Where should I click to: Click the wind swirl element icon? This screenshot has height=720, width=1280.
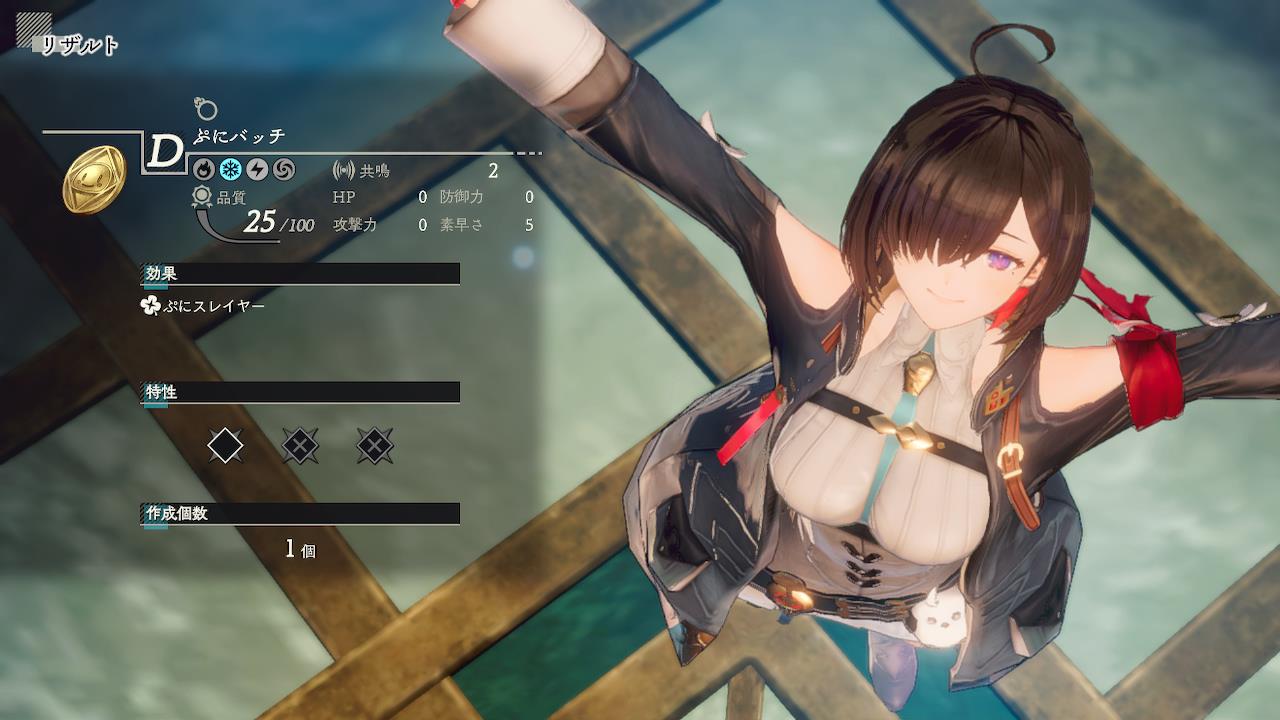click(x=284, y=170)
